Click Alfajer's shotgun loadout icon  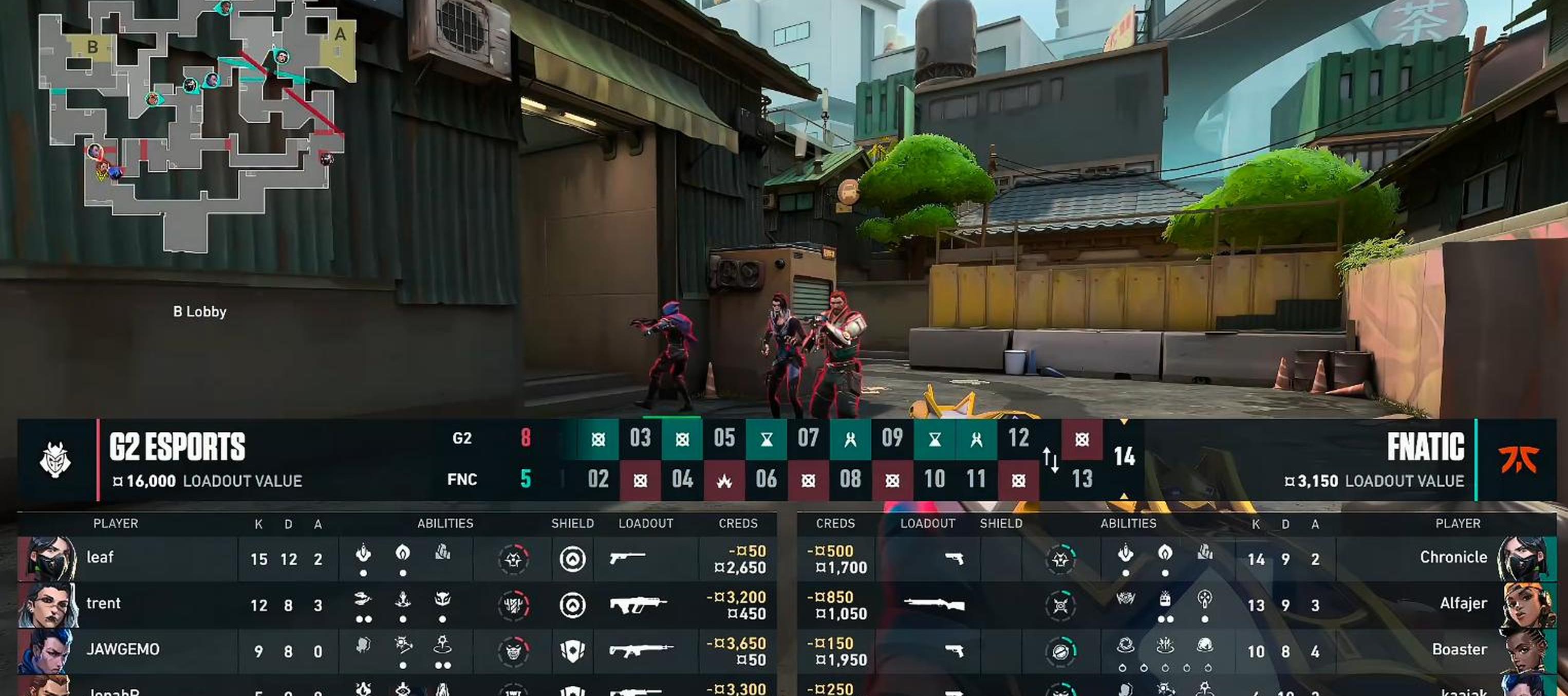point(935,605)
